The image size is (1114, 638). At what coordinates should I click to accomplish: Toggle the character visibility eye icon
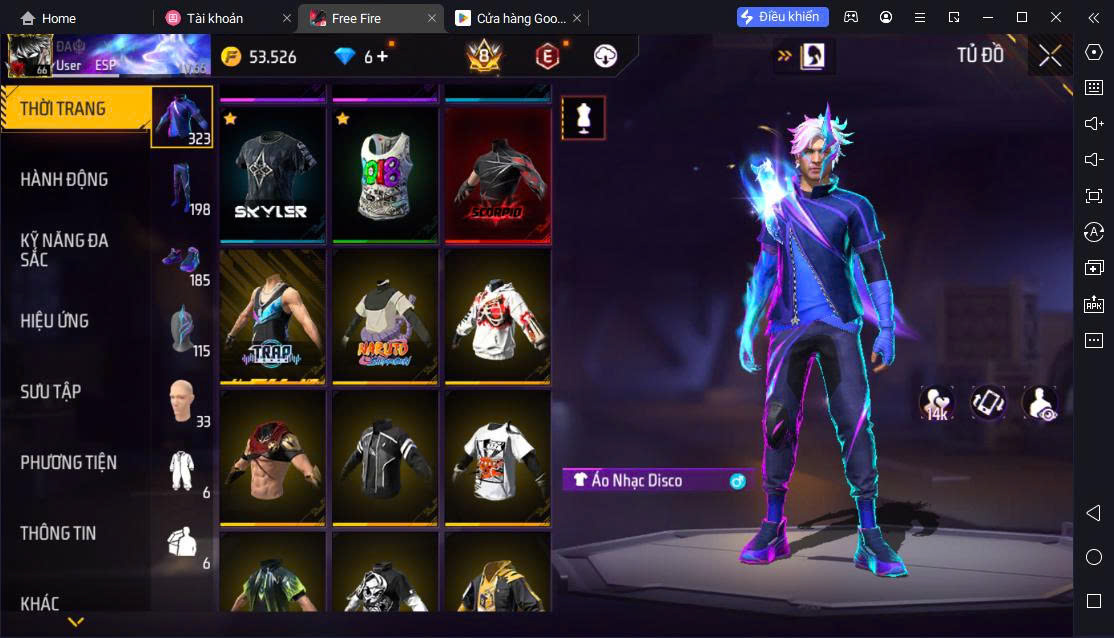tap(1040, 402)
